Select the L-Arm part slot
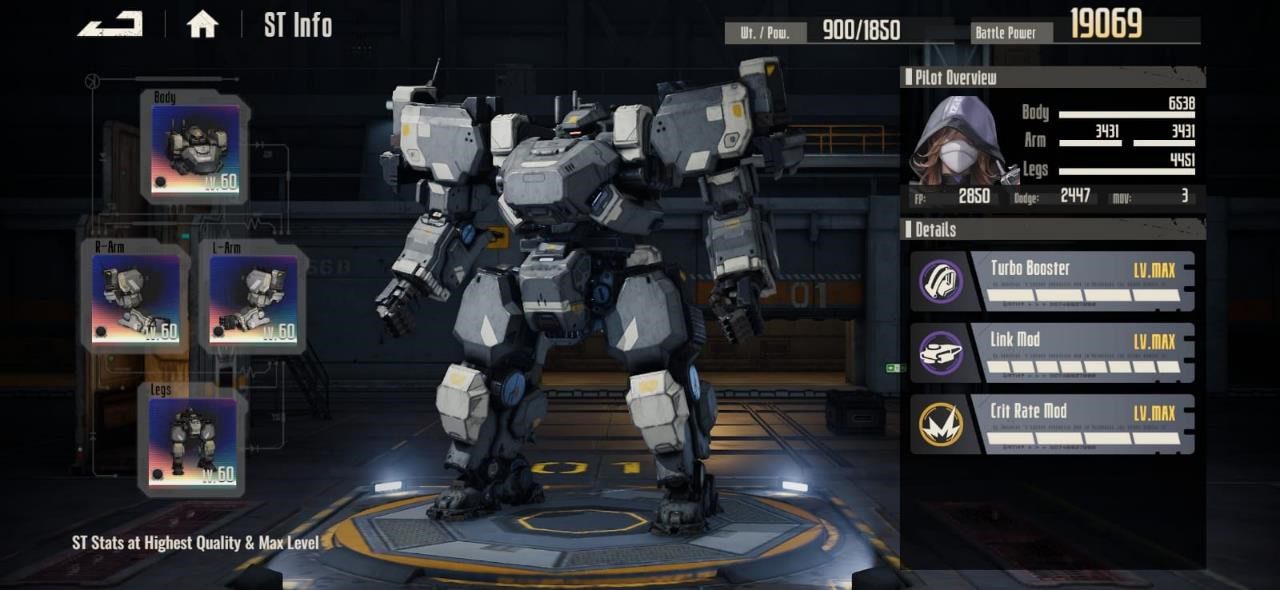 (252, 297)
